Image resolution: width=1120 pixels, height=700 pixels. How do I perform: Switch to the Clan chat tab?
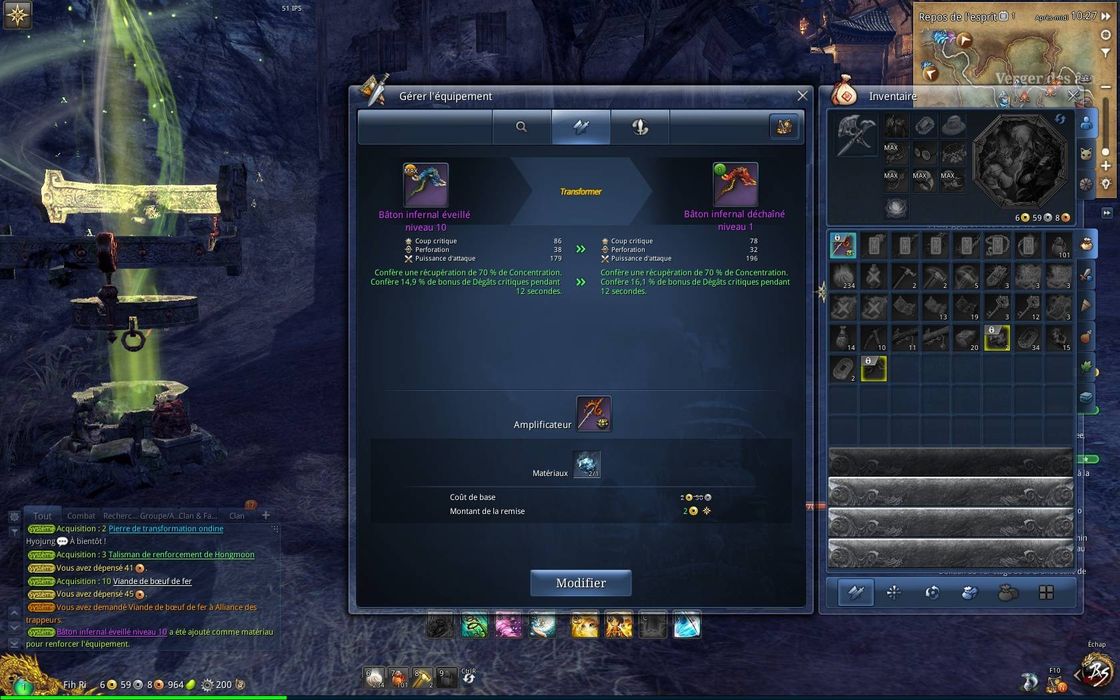point(237,516)
